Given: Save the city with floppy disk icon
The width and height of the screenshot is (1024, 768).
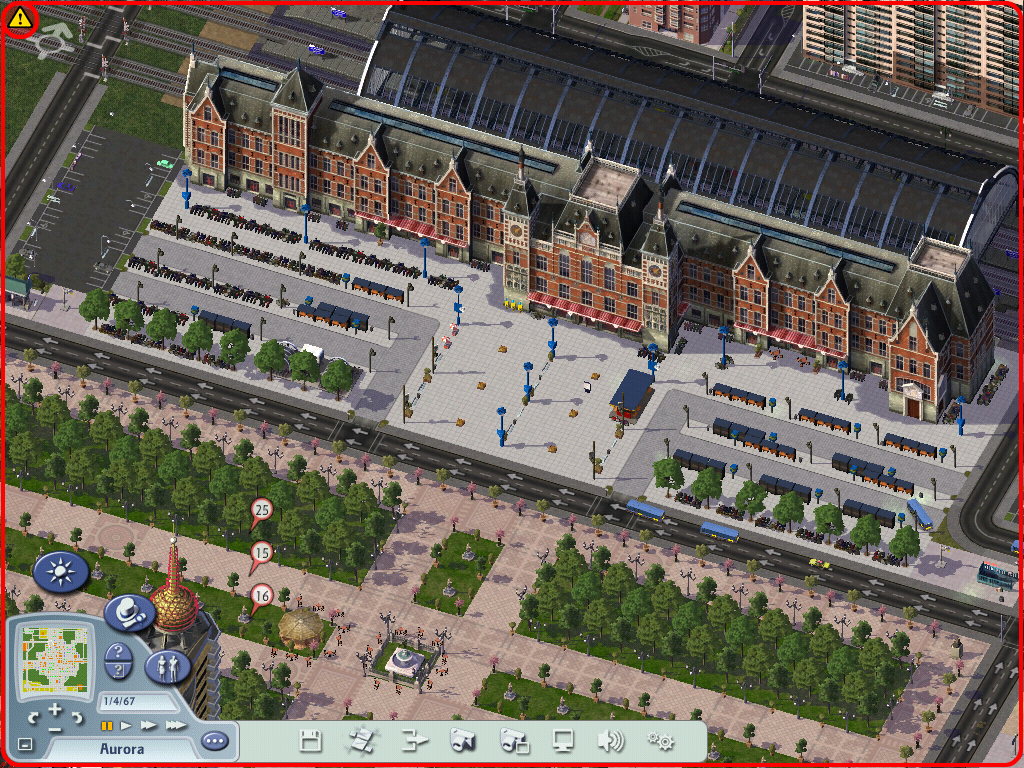Looking at the screenshot, I should tap(311, 741).
